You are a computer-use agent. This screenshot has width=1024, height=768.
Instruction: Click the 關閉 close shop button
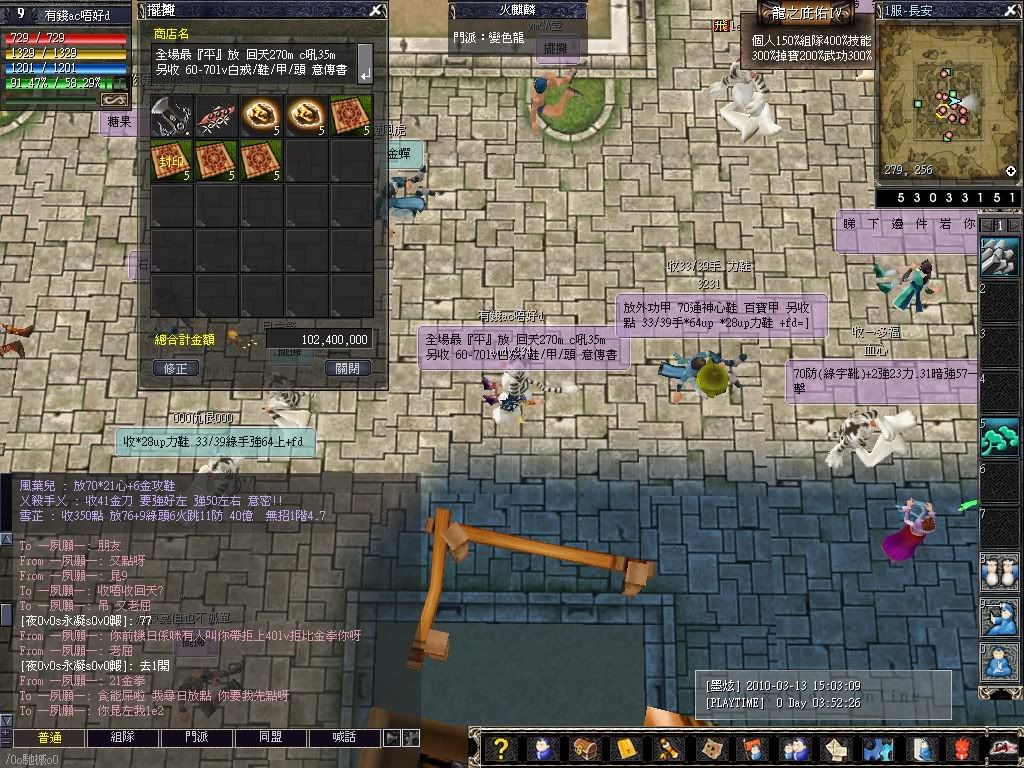[348, 368]
